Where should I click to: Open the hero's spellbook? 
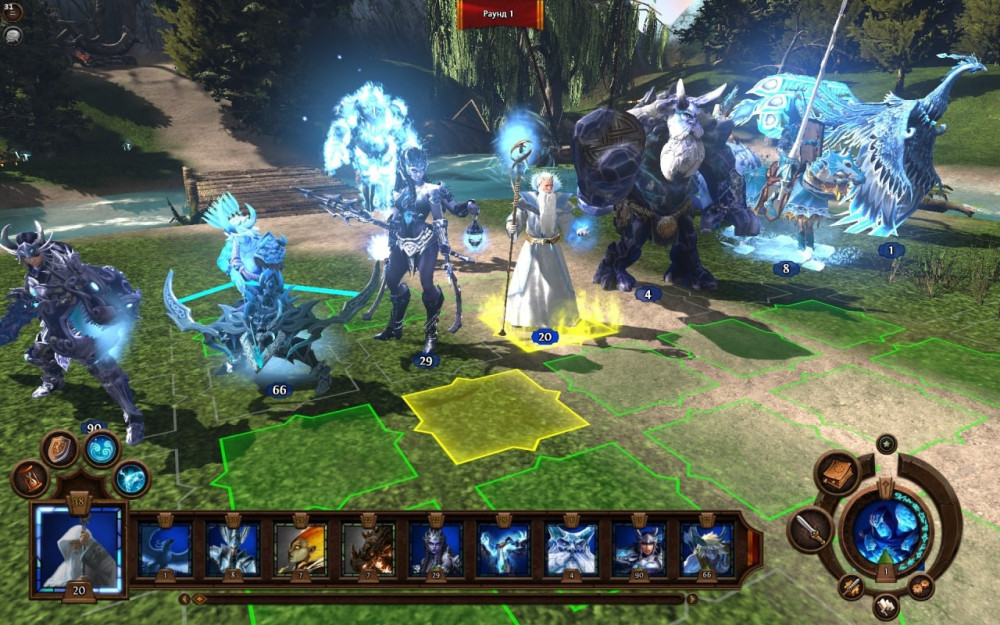pyautogui.click(x=837, y=473)
